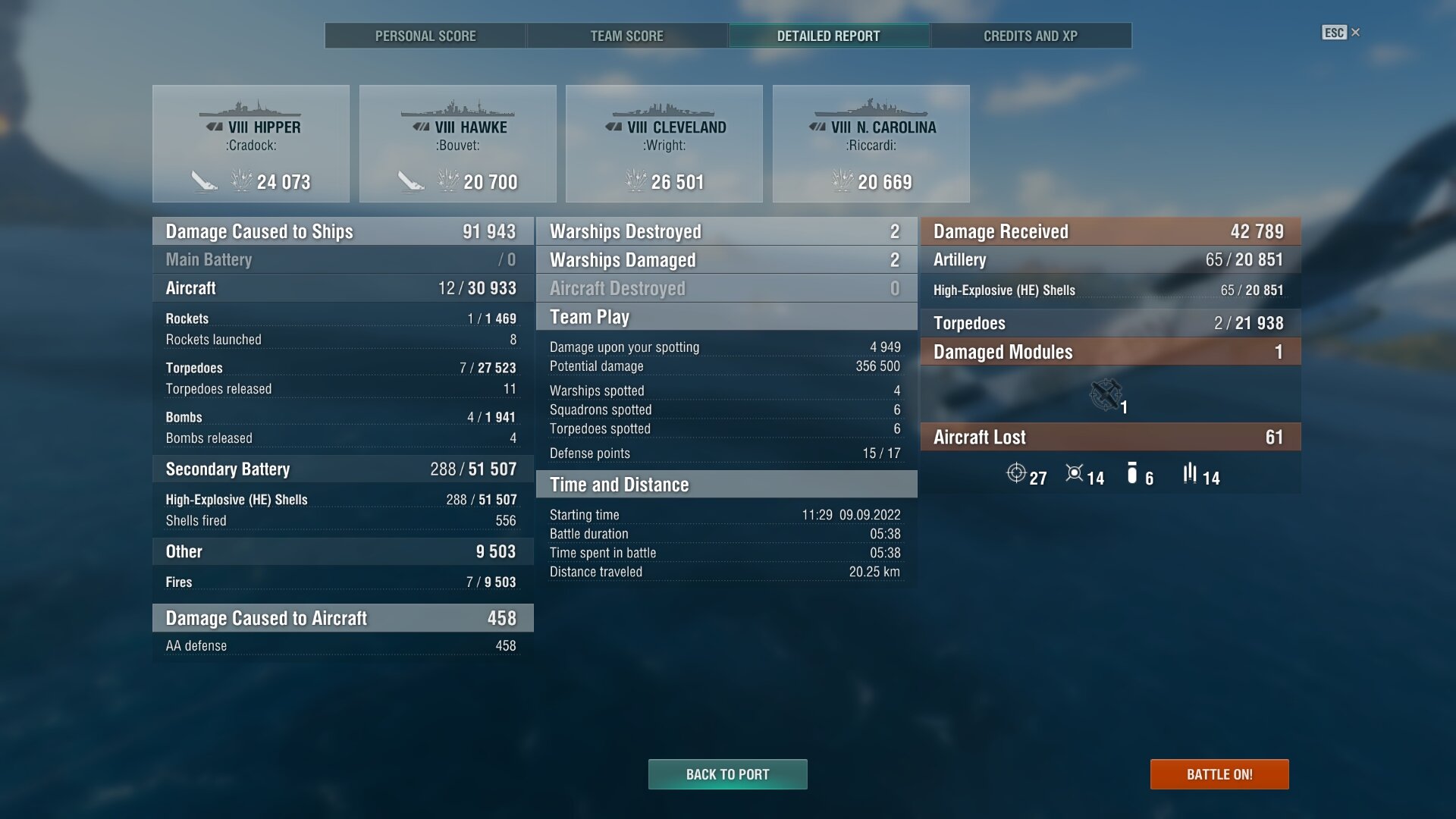The image size is (1456, 819).
Task: Open the VIII Cleveland ship card
Action: tap(664, 144)
